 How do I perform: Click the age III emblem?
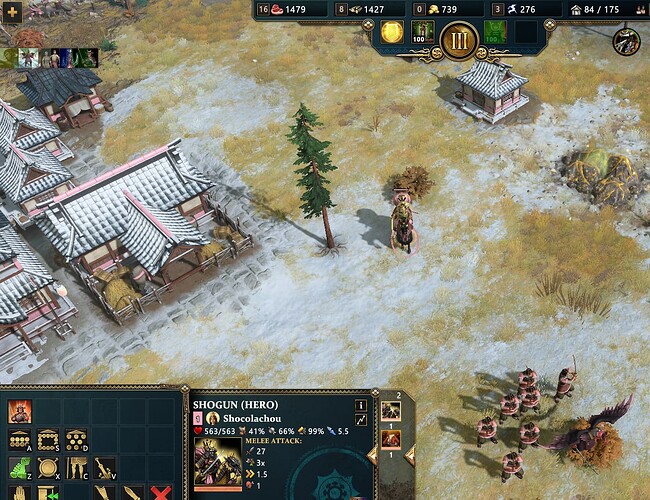458,41
